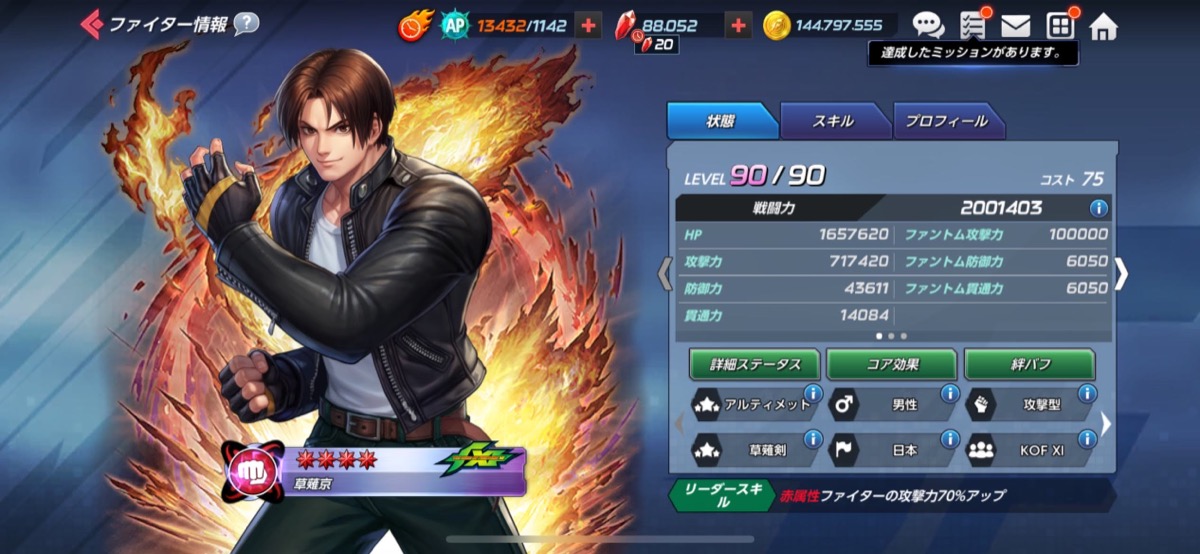Open the 詳細ステータス panel
The image size is (1200, 554).
pyautogui.click(x=755, y=364)
